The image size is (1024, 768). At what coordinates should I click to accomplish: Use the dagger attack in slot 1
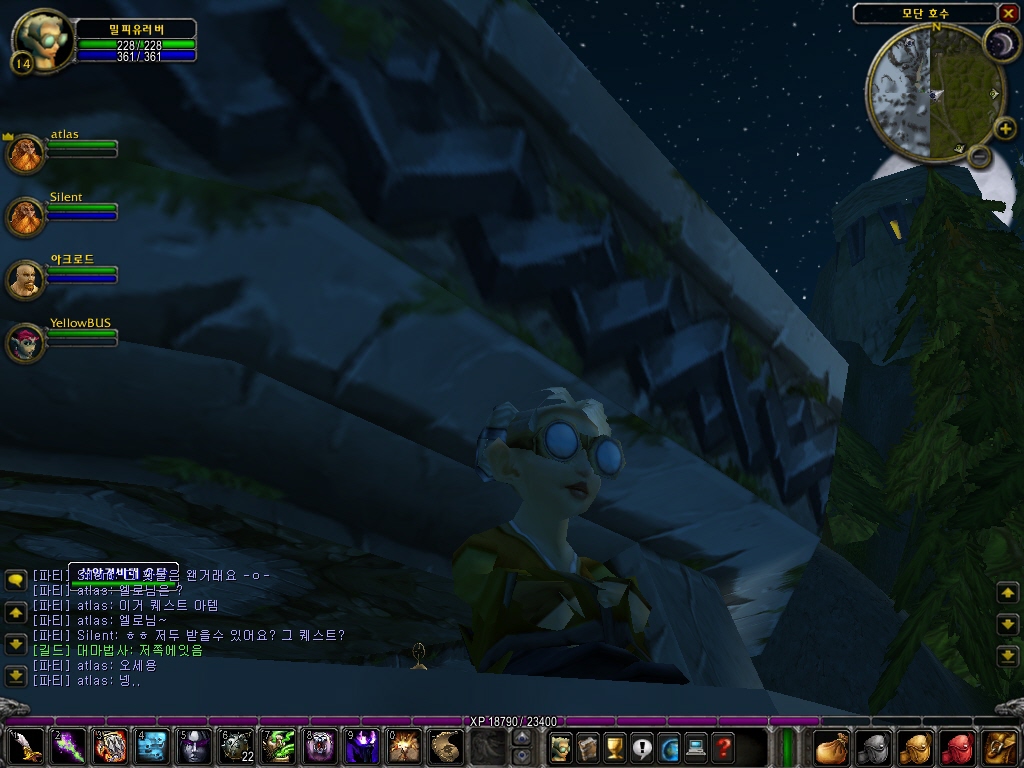coord(26,746)
